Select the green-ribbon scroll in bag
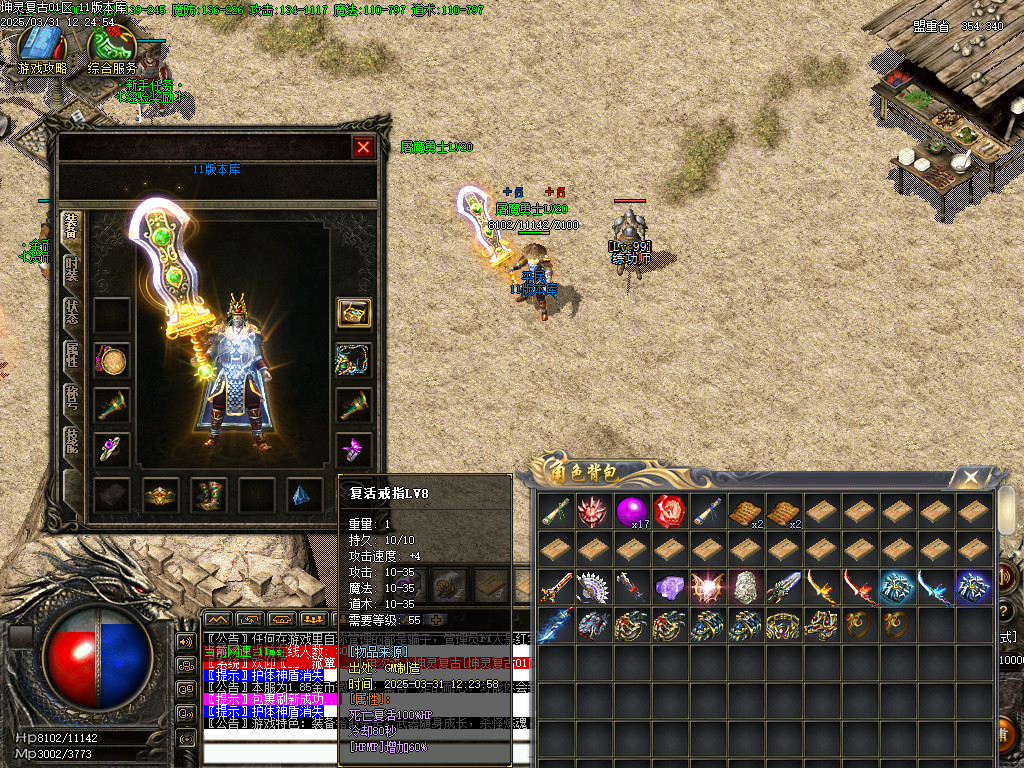Viewport: 1024px width, 768px height. click(557, 511)
